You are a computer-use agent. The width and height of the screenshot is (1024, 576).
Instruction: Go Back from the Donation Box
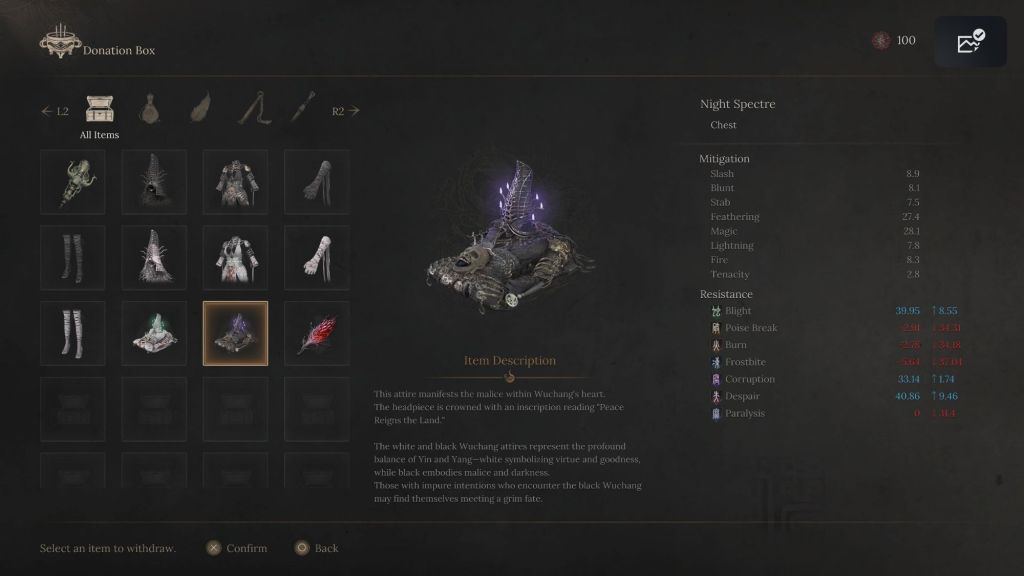coord(317,548)
